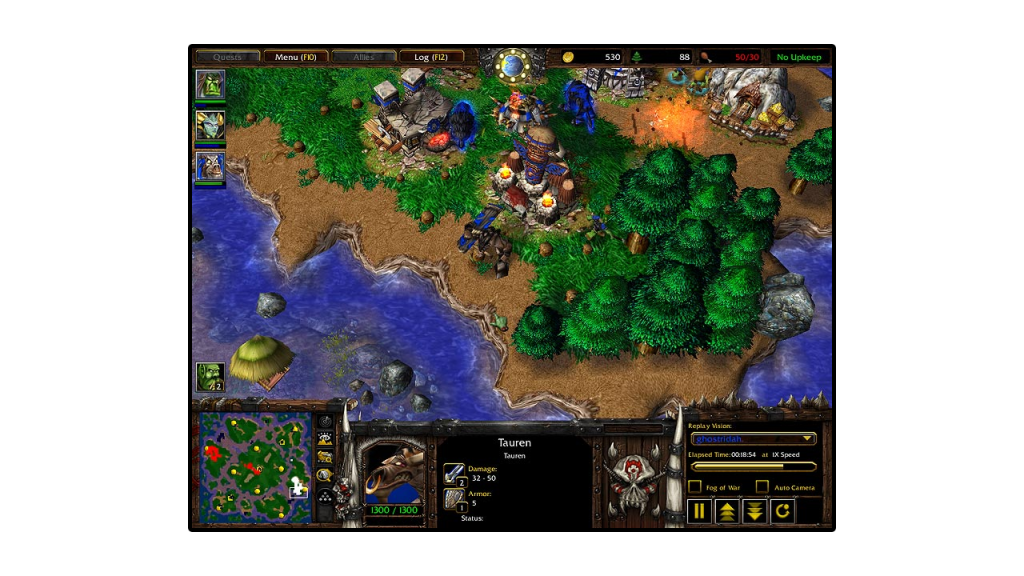Toggle minimap ally color mode button
The image size is (1024, 576).
[325, 457]
